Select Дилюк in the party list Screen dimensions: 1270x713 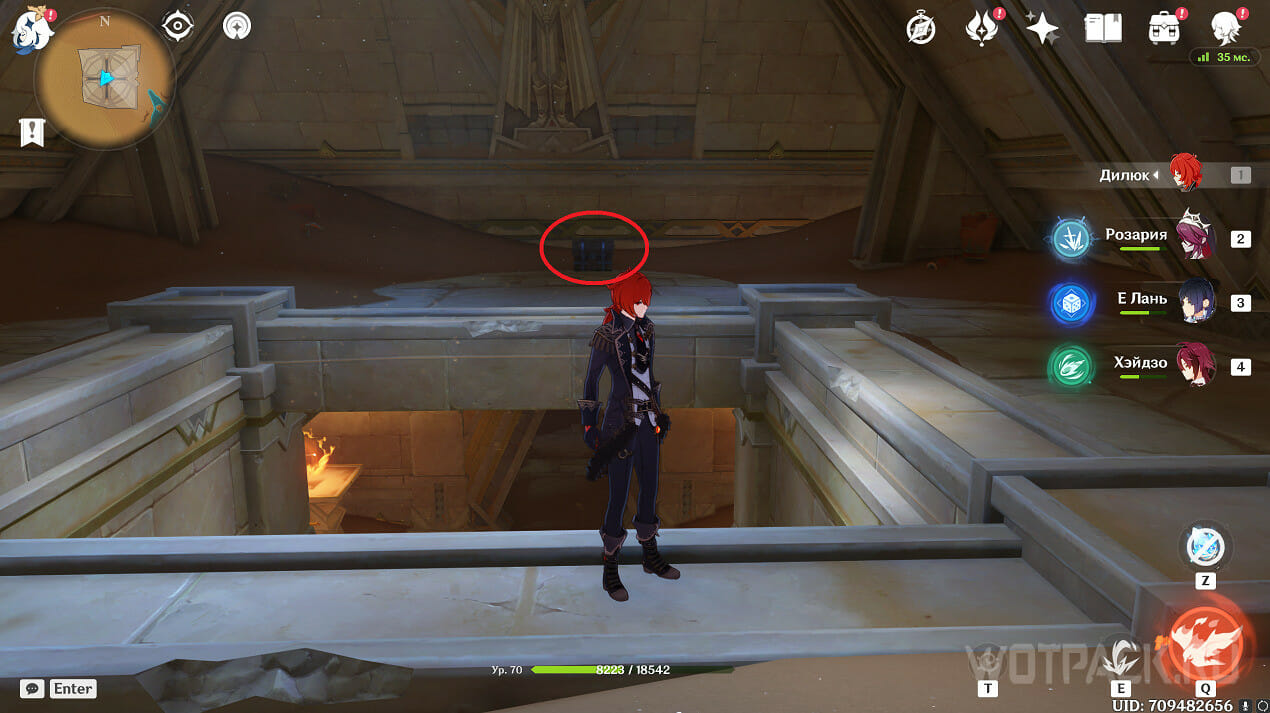1186,175
